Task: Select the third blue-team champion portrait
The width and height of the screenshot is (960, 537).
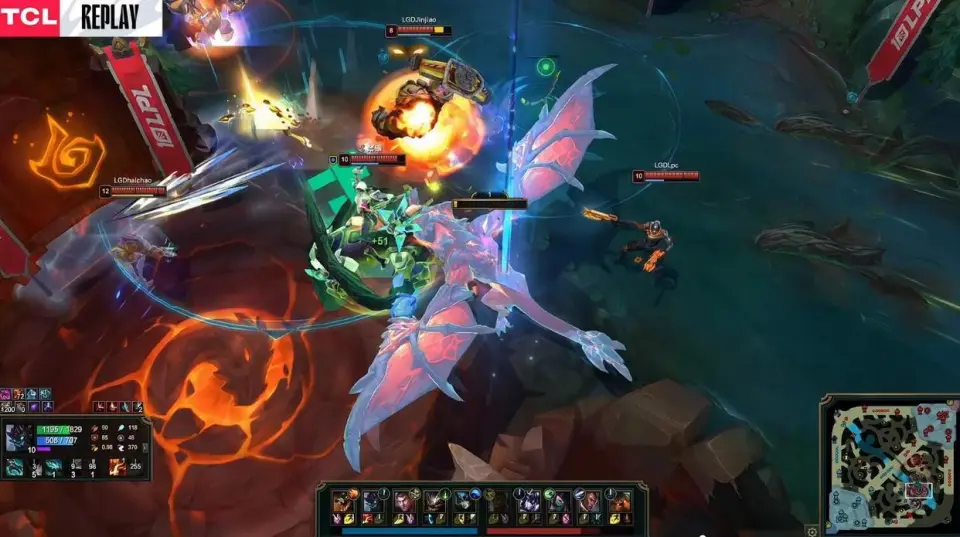Action: [404, 501]
